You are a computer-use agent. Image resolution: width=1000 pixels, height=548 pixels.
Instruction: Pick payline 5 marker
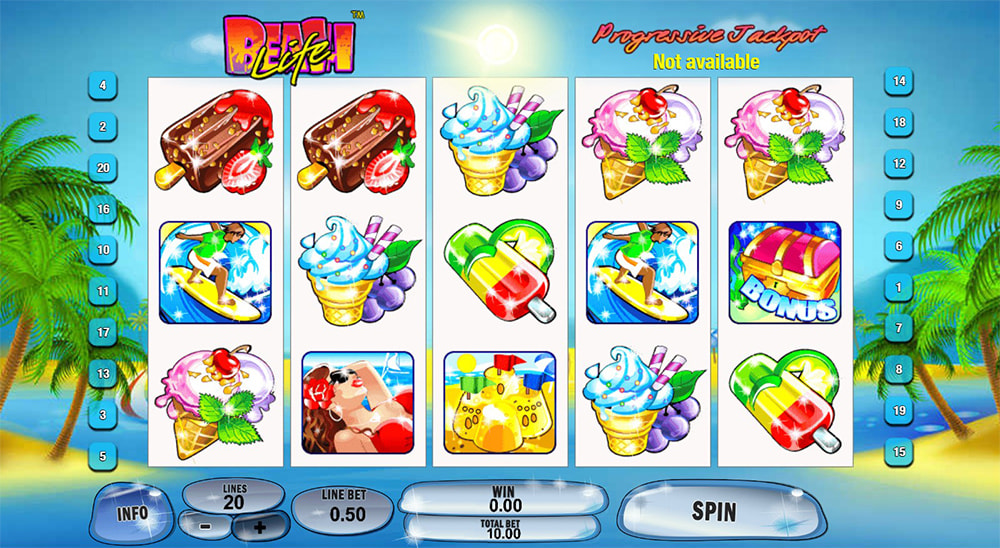[103, 454]
